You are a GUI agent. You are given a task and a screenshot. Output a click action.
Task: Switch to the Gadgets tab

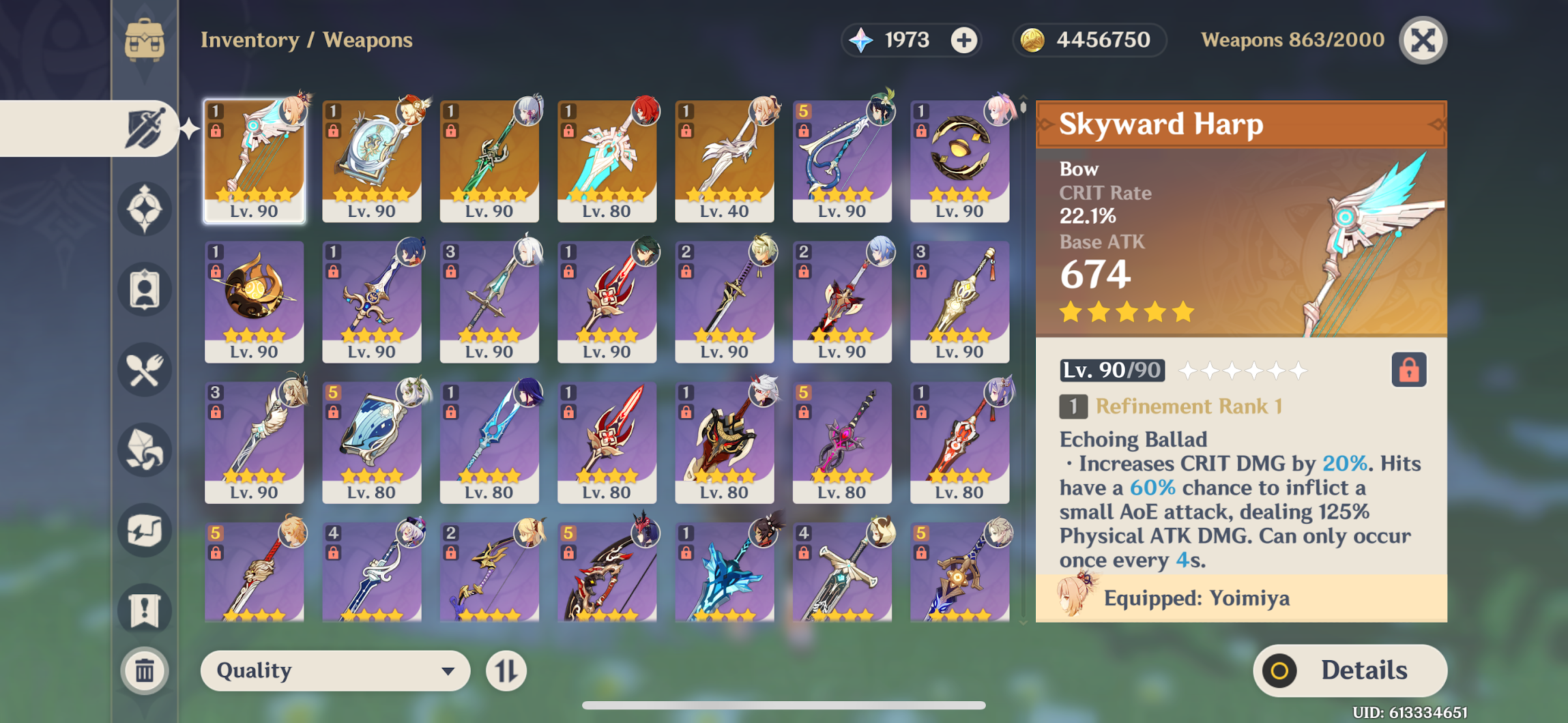click(x=144, y=531)
